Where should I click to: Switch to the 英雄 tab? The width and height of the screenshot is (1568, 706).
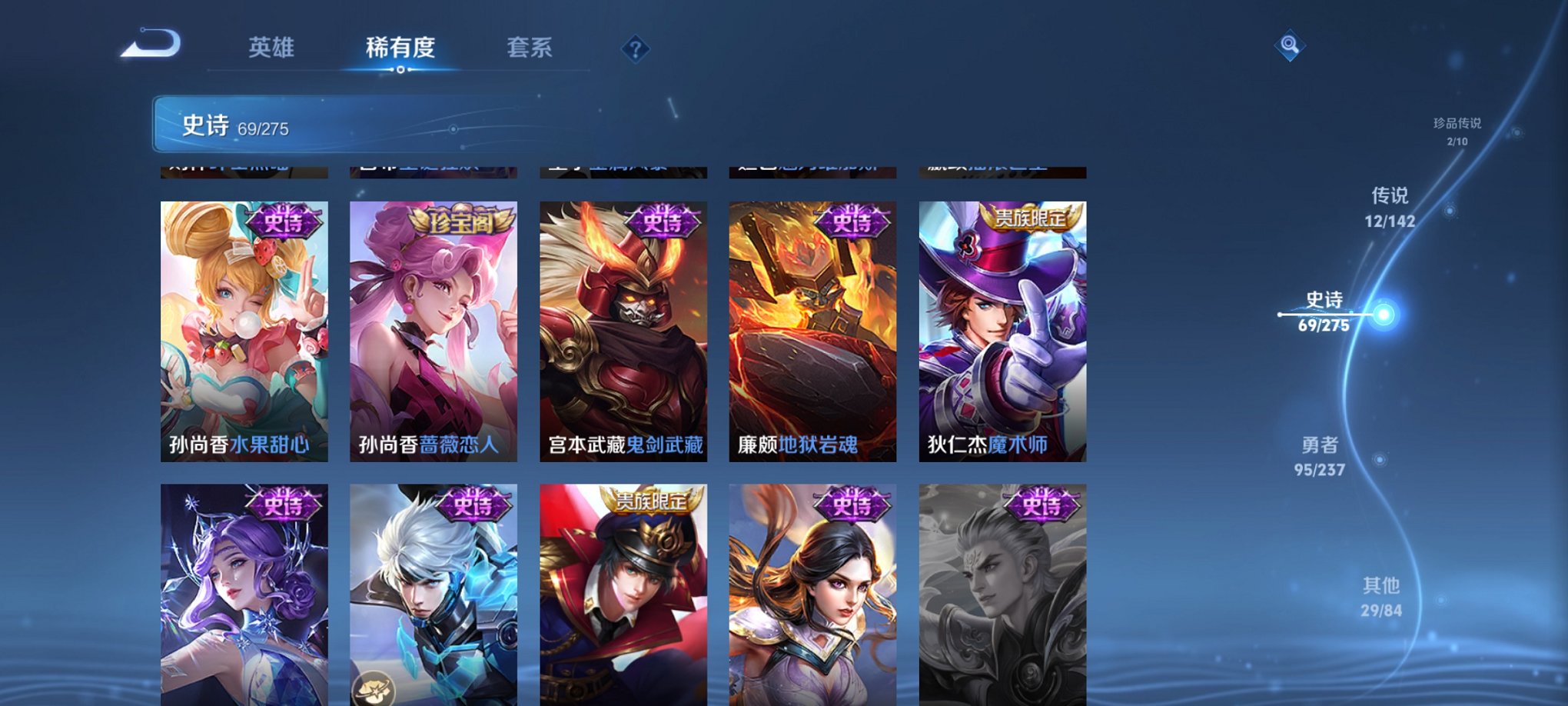tap(270, 48)
